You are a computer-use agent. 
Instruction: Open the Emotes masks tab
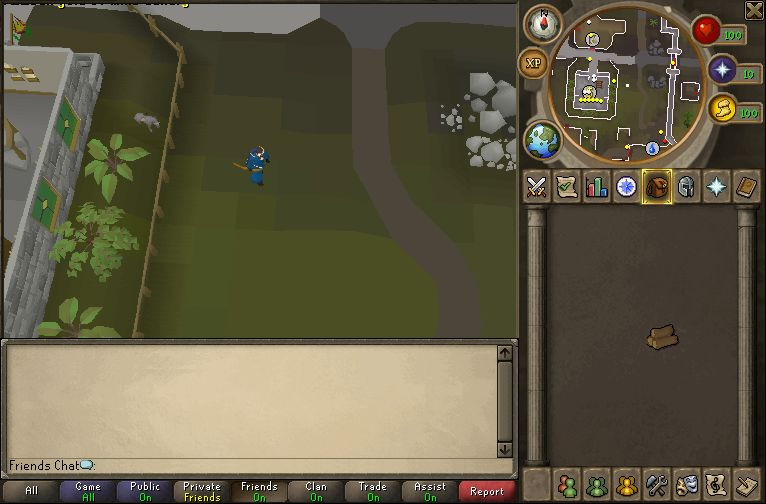(x=686, y=485)
